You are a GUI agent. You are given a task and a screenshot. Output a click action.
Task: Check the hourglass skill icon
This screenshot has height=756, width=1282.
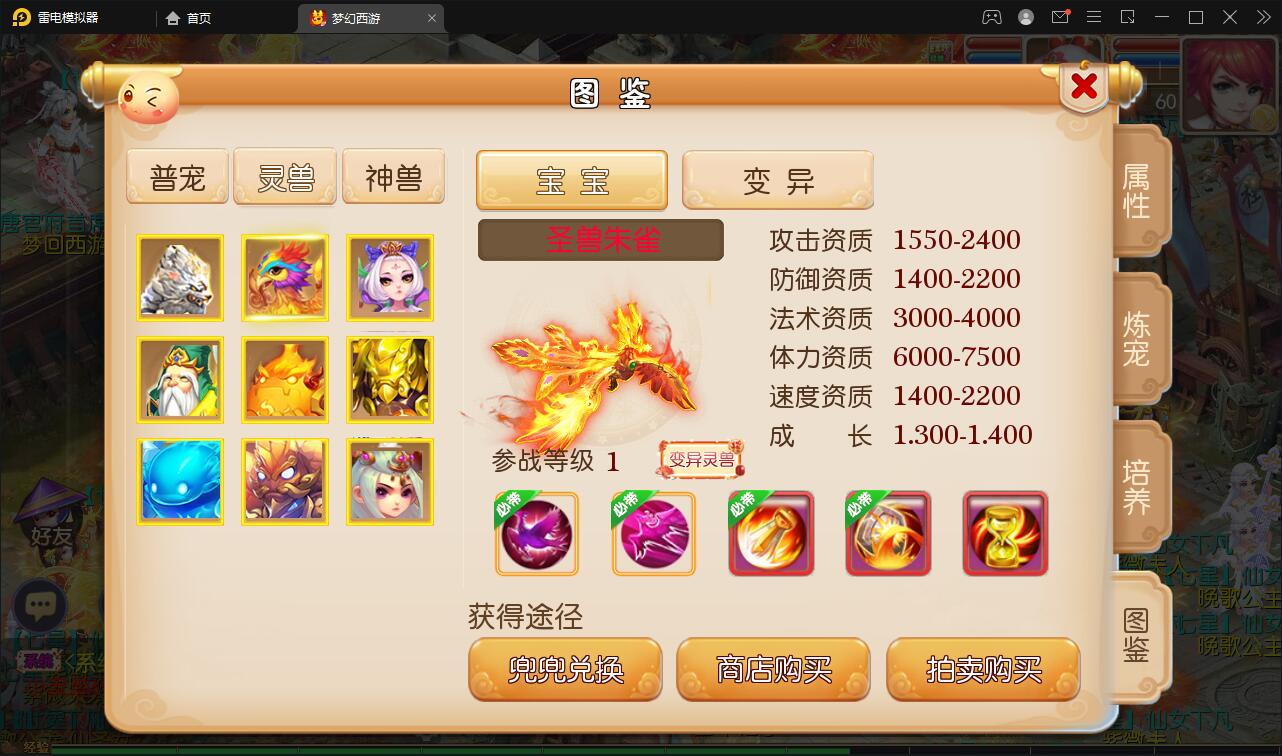[x=1004, y=533]
